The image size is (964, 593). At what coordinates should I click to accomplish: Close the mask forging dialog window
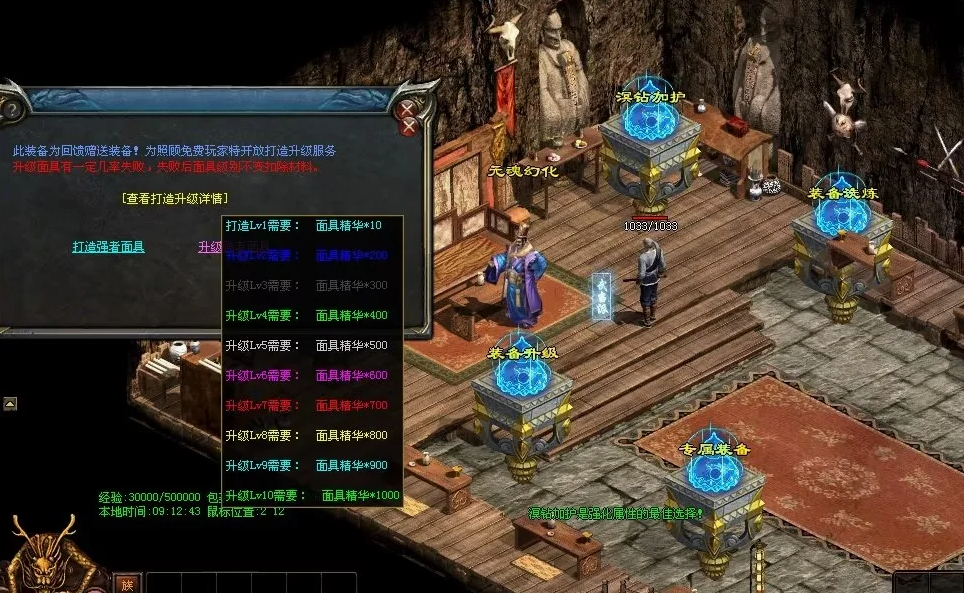pyautogui.click(x=407, y=109)
